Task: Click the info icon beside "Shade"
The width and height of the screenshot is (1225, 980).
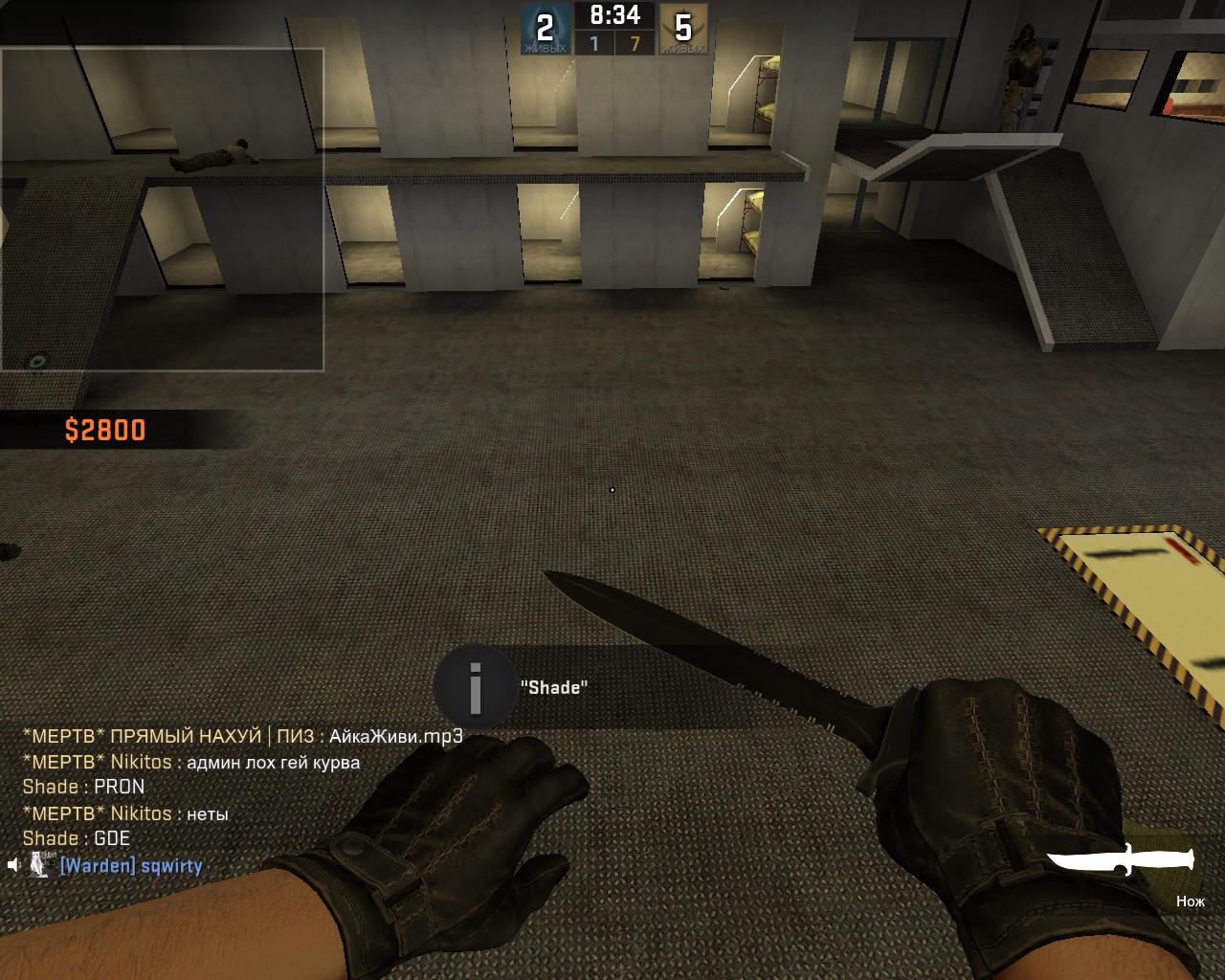Action: 475,687
